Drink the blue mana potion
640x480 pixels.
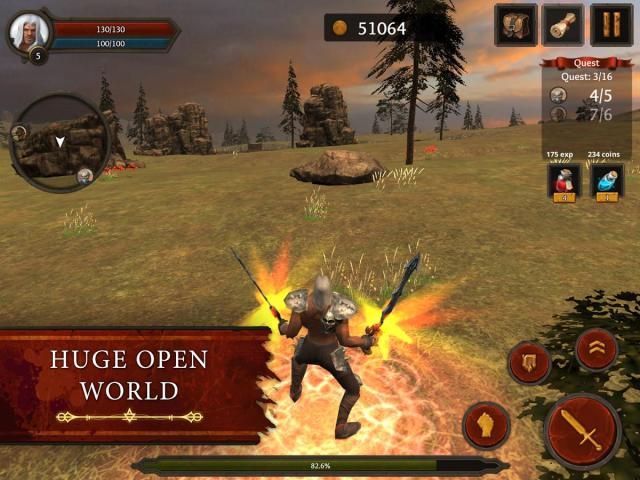point(607,180)
